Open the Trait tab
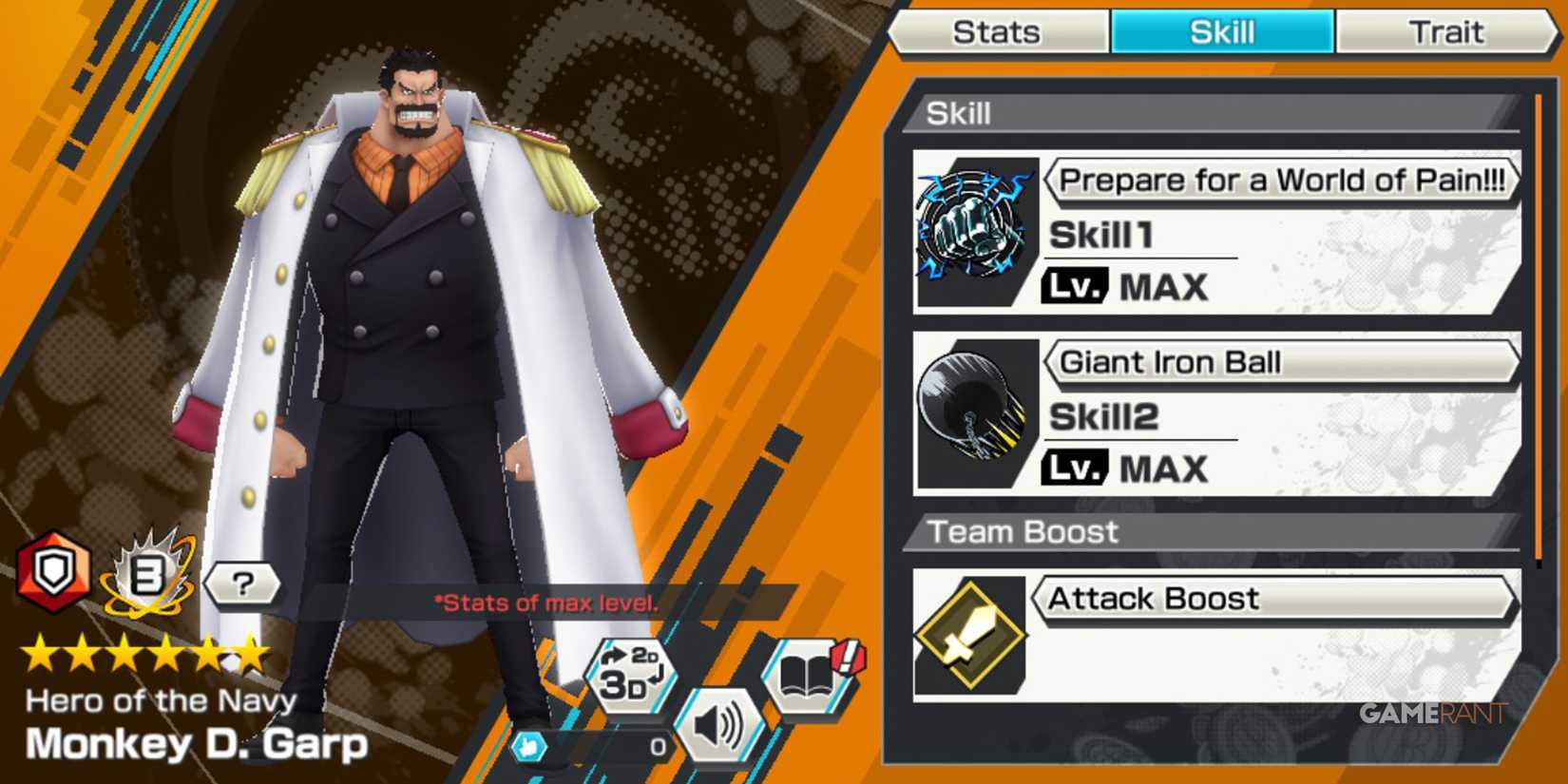1568x784 pixels. point(1445,31)
